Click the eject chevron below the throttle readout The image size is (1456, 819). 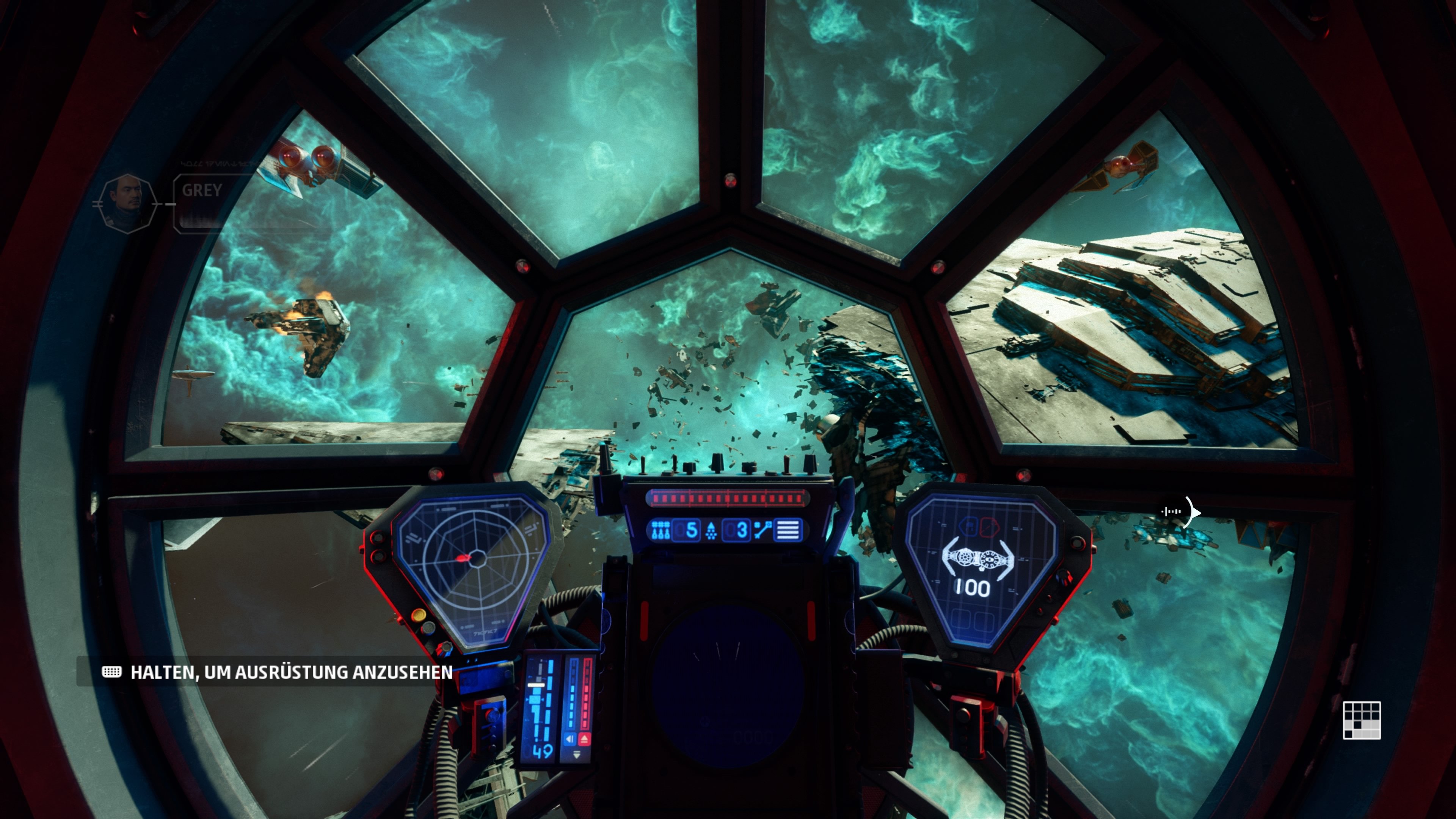[585, 739]
